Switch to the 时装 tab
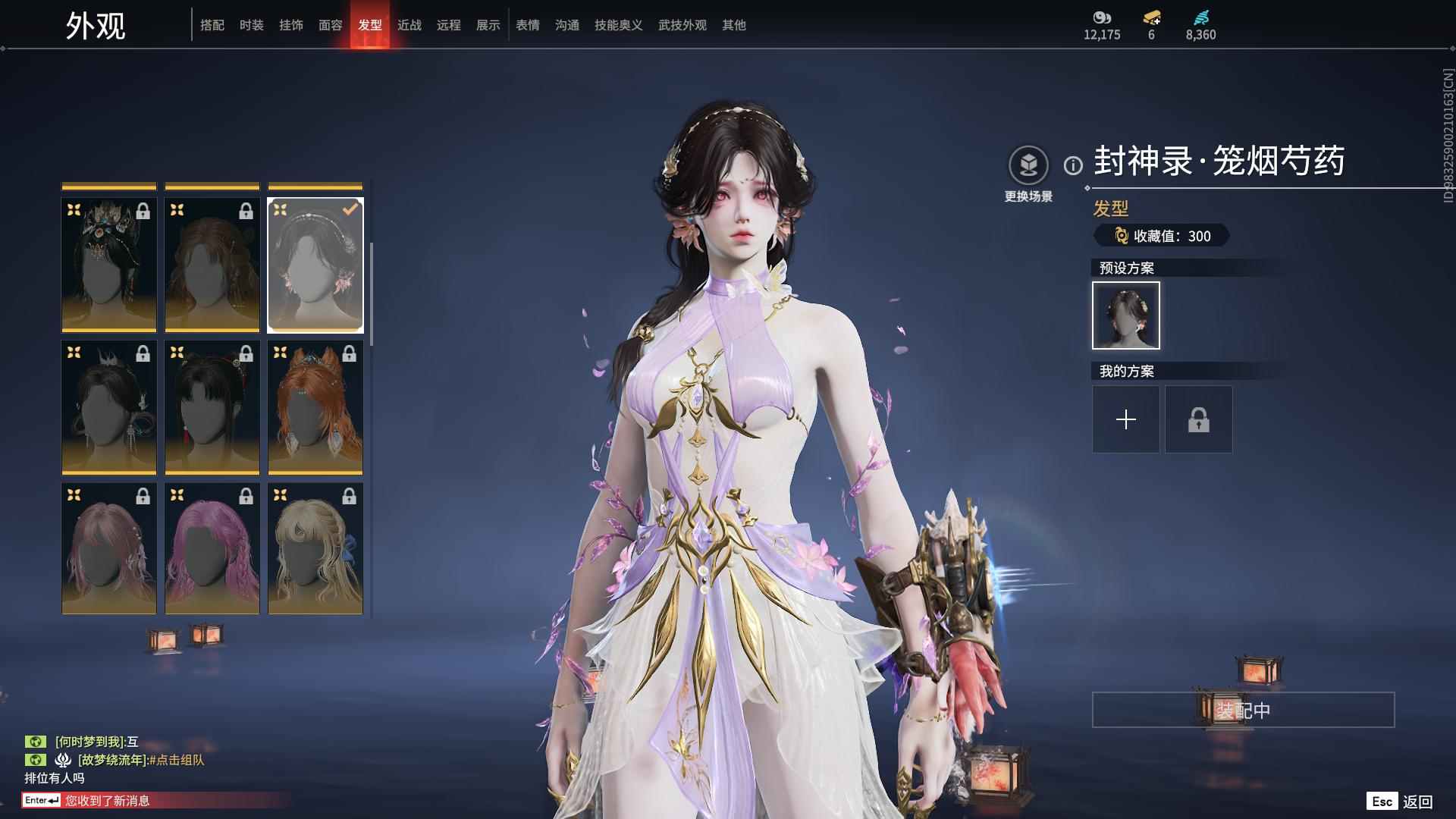Image resolution: width=1456 pixels, height=819 pixels. 251,25
